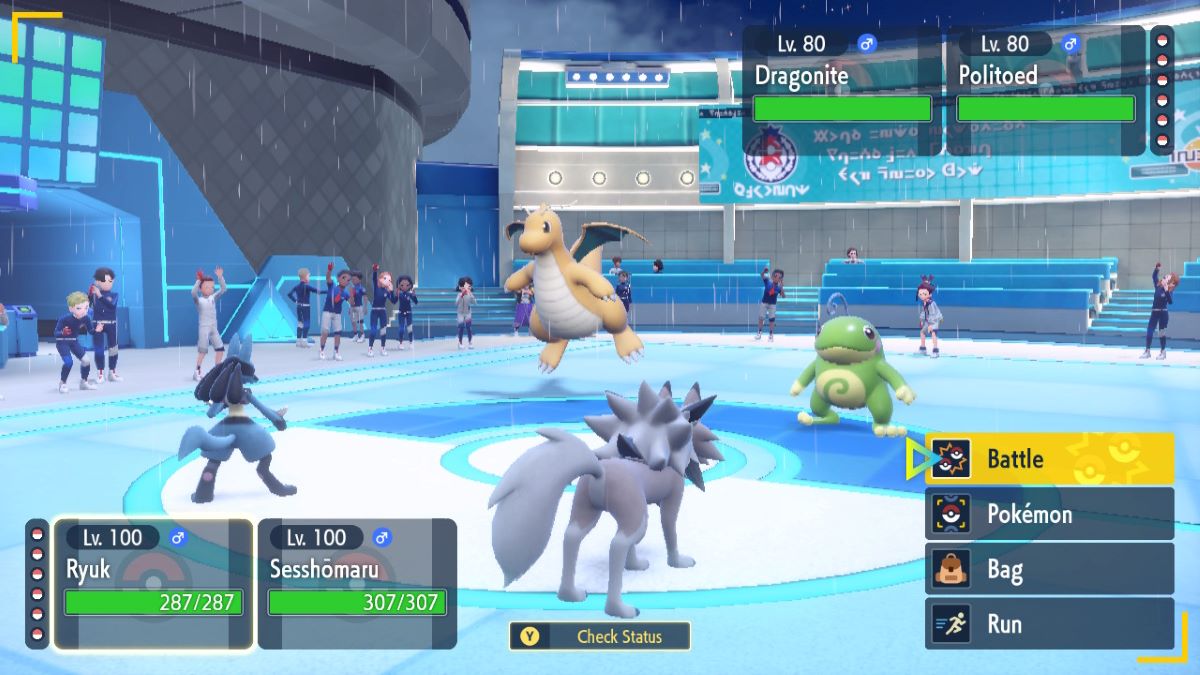Select Ryuk's status panel
Image resolution: width=1200 pixels, height=675 pixels.
pos(153,583)
